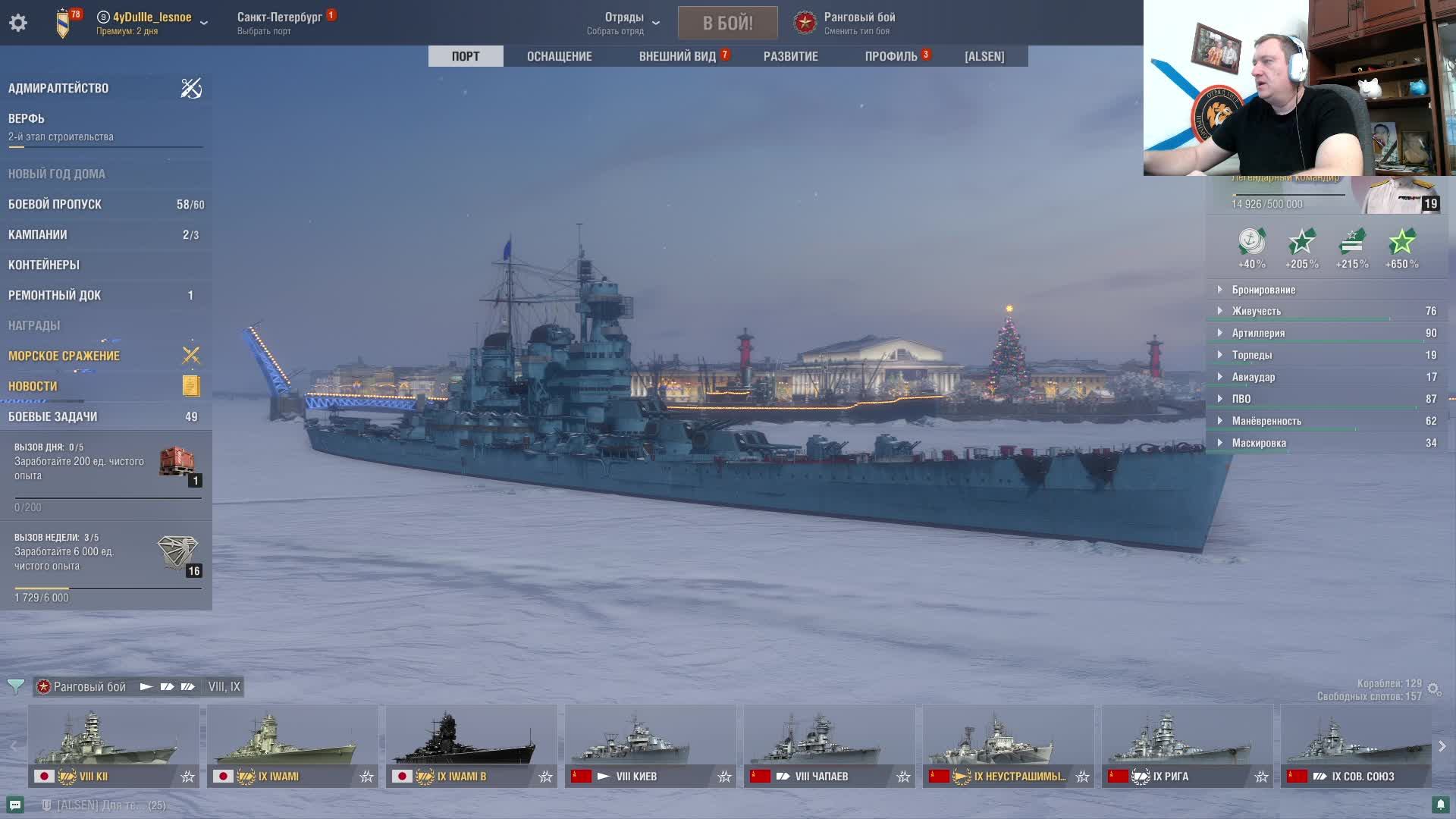This screenshot has width=1456, height=819.
Task: Open the Отряды division dropdown
Action: click(624, 23)
